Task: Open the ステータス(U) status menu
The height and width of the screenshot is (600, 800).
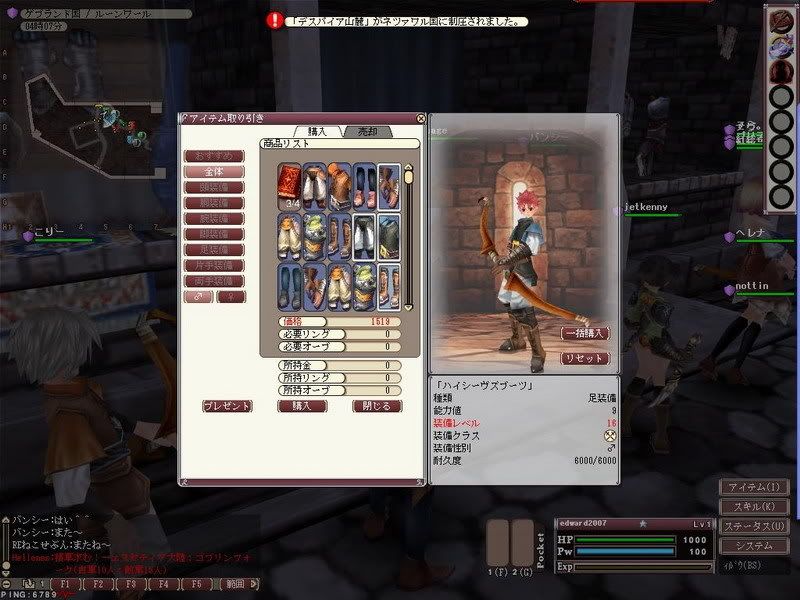Action: pos(755,526)
